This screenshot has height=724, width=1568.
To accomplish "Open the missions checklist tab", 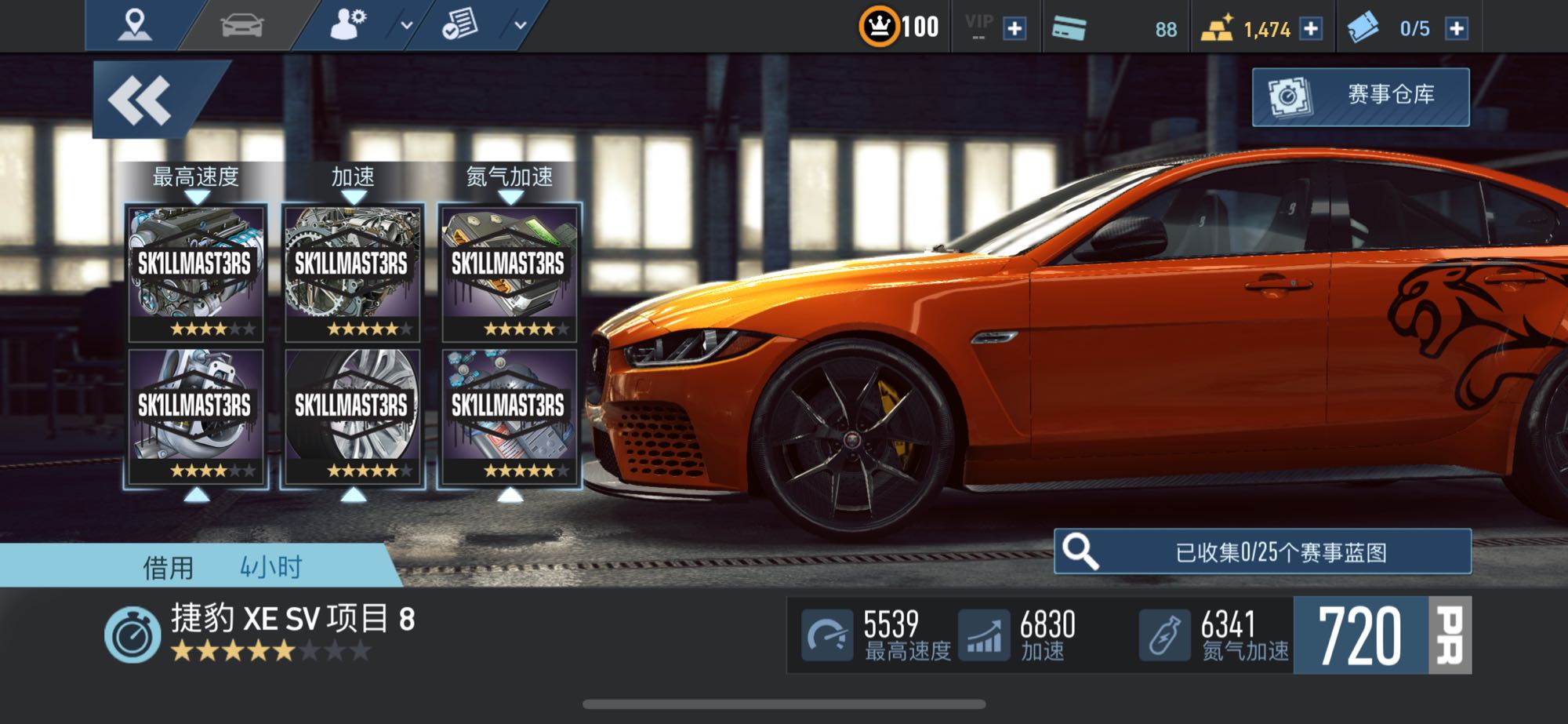I will pyautogui.click(x=460, y=25).
